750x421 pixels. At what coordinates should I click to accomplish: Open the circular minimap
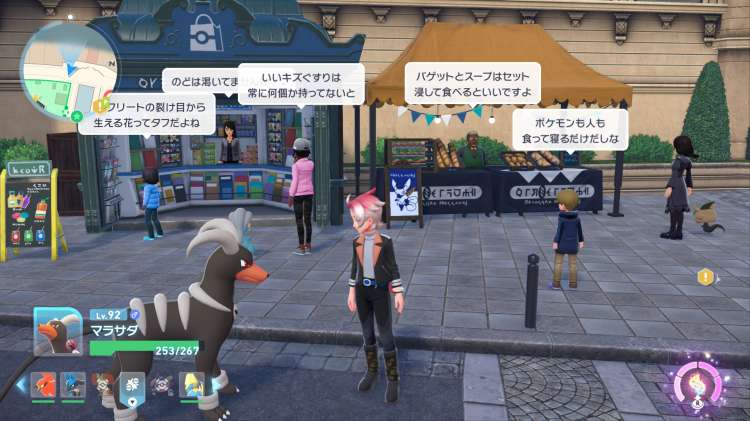tap(68, 70)
